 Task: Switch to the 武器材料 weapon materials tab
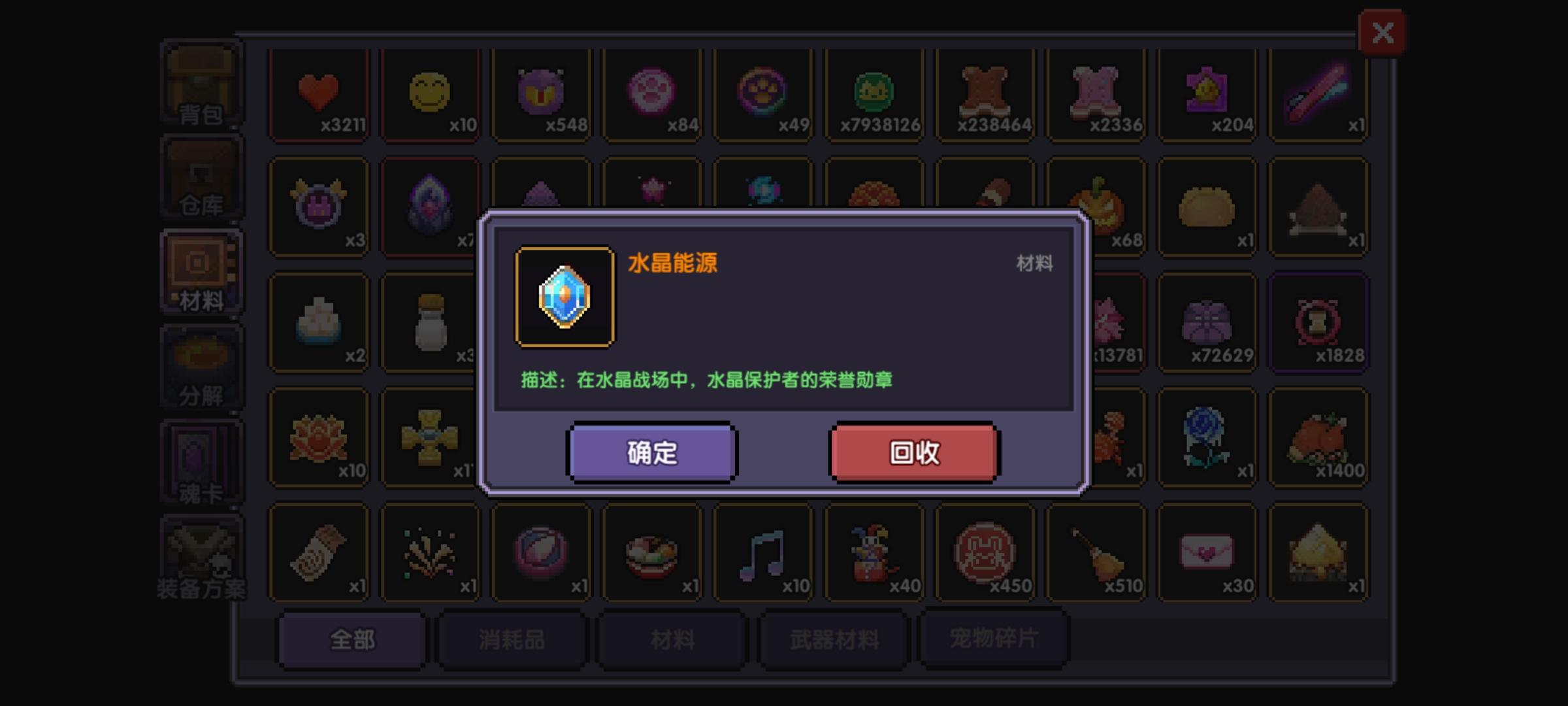pos(832,641)
